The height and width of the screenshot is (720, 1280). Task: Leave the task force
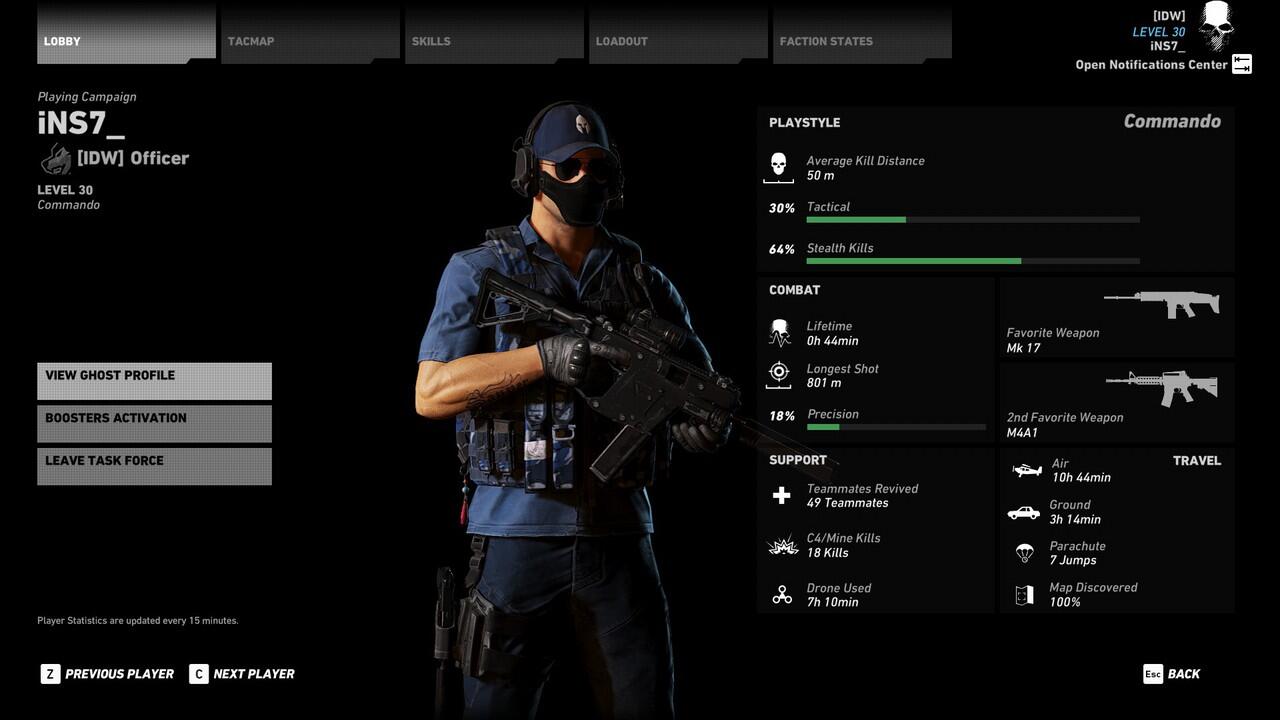154,466
